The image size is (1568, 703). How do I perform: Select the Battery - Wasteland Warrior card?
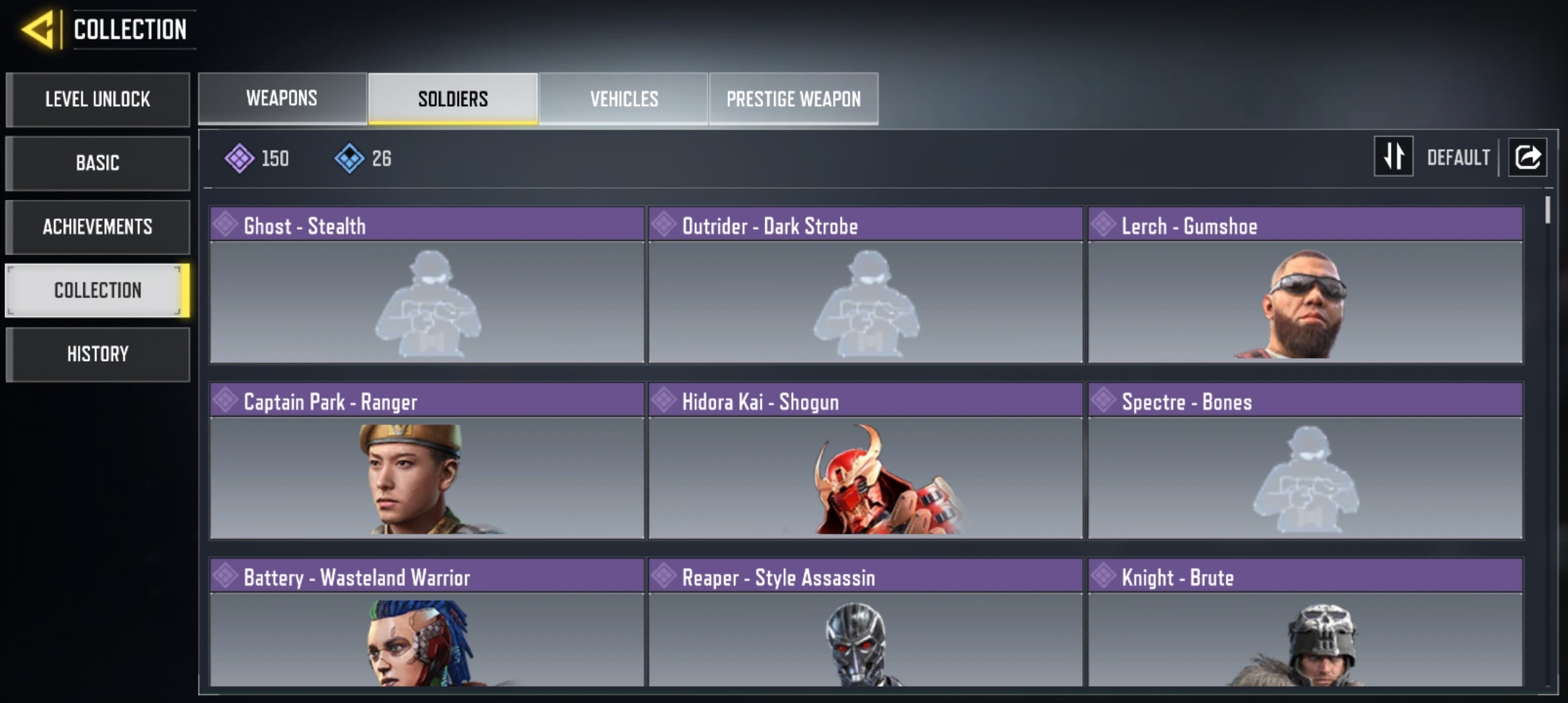427,622
